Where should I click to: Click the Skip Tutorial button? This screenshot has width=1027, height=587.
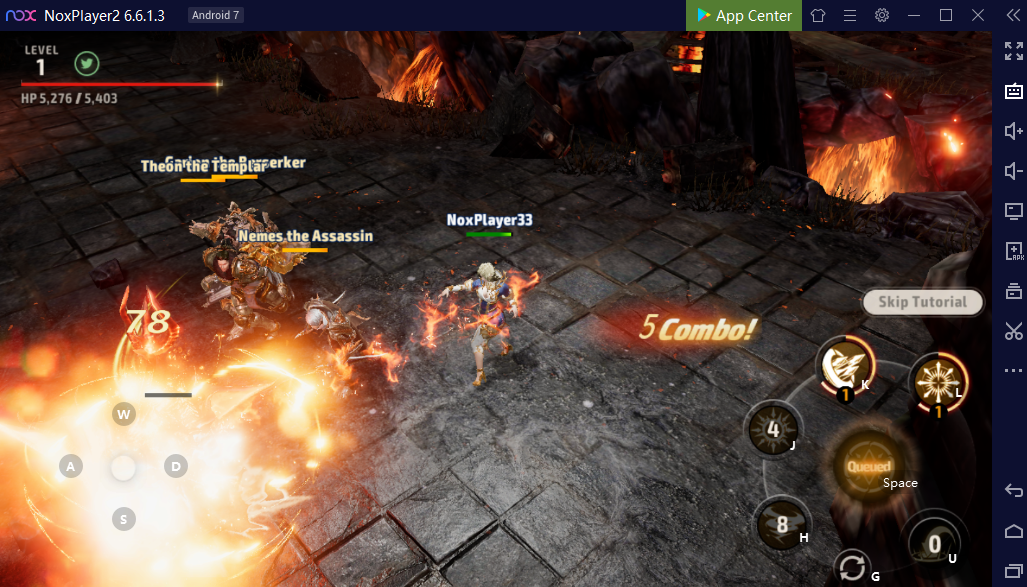point(922,302)
